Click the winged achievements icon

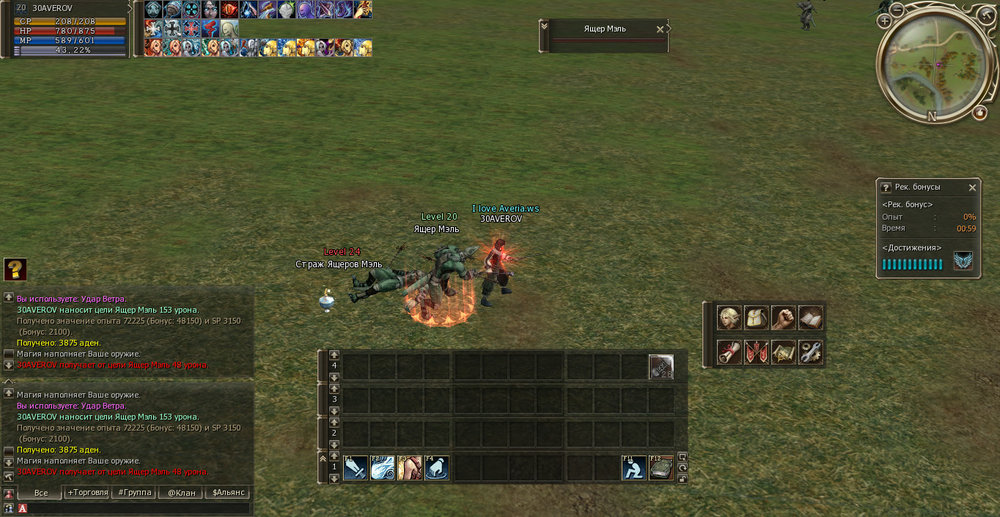pos(963,262)
